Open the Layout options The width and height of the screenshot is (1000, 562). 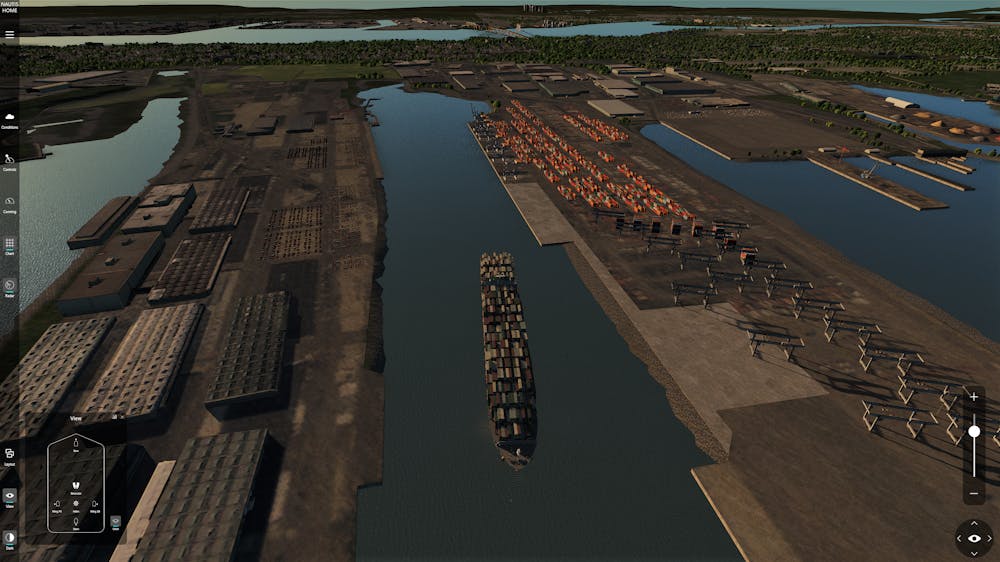pos(10,455)
